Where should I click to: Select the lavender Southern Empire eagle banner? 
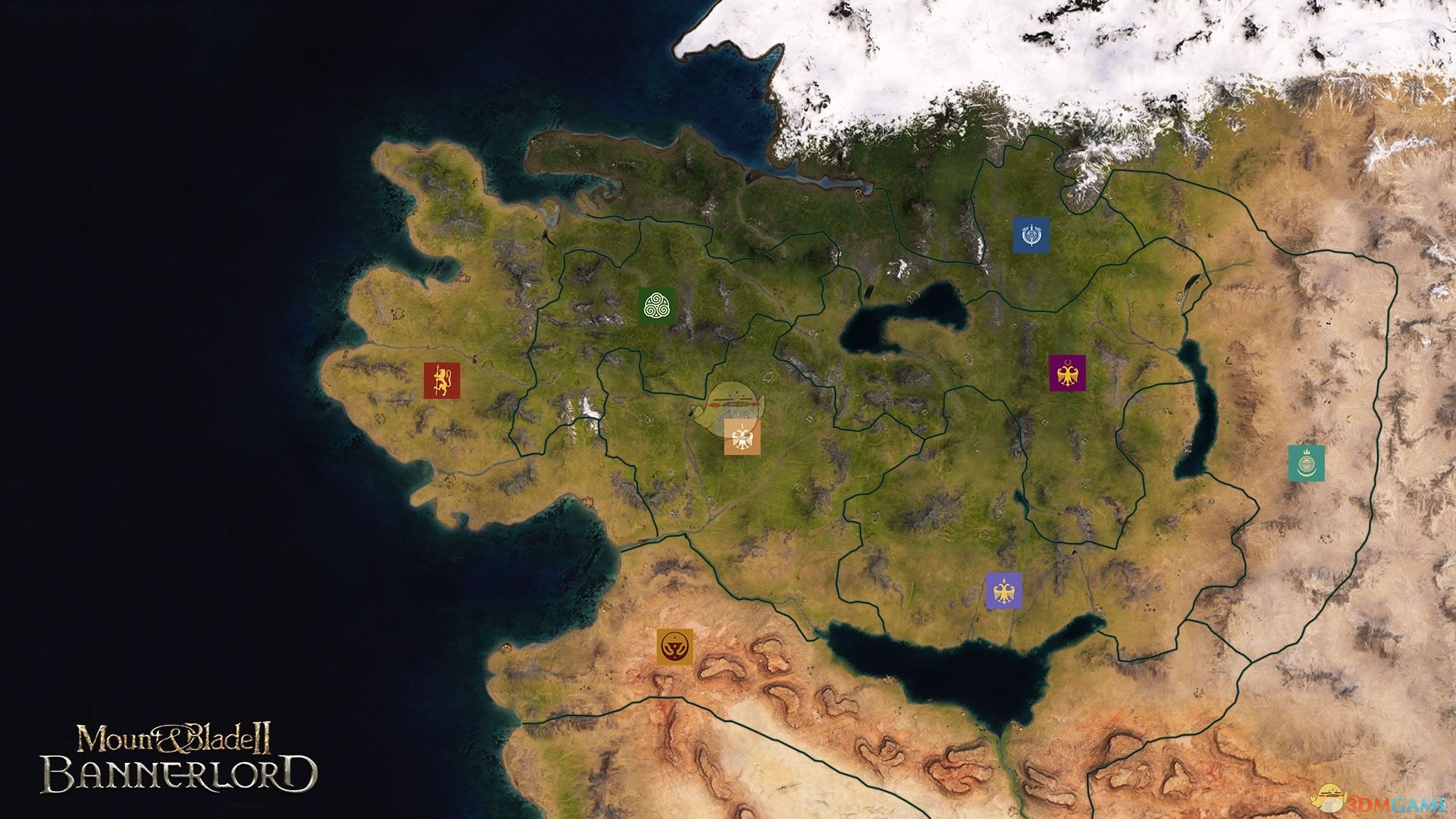click(x=1003, y=591)
